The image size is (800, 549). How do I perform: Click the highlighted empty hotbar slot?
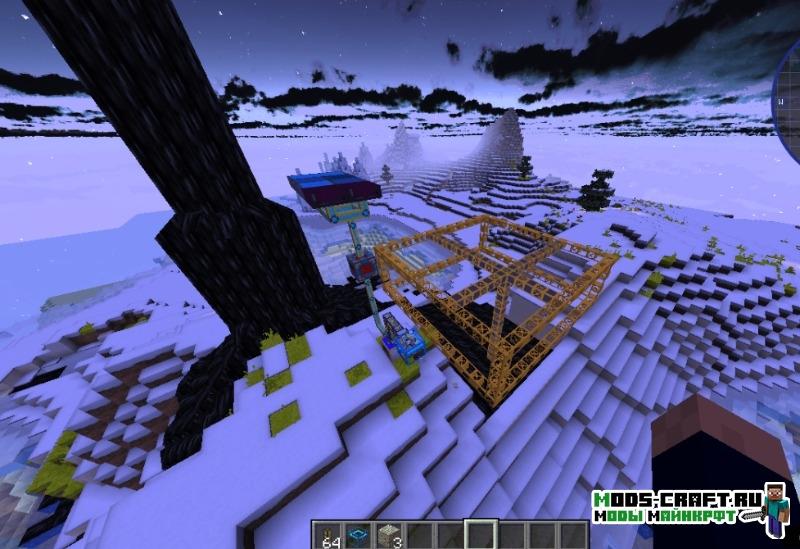482,536
